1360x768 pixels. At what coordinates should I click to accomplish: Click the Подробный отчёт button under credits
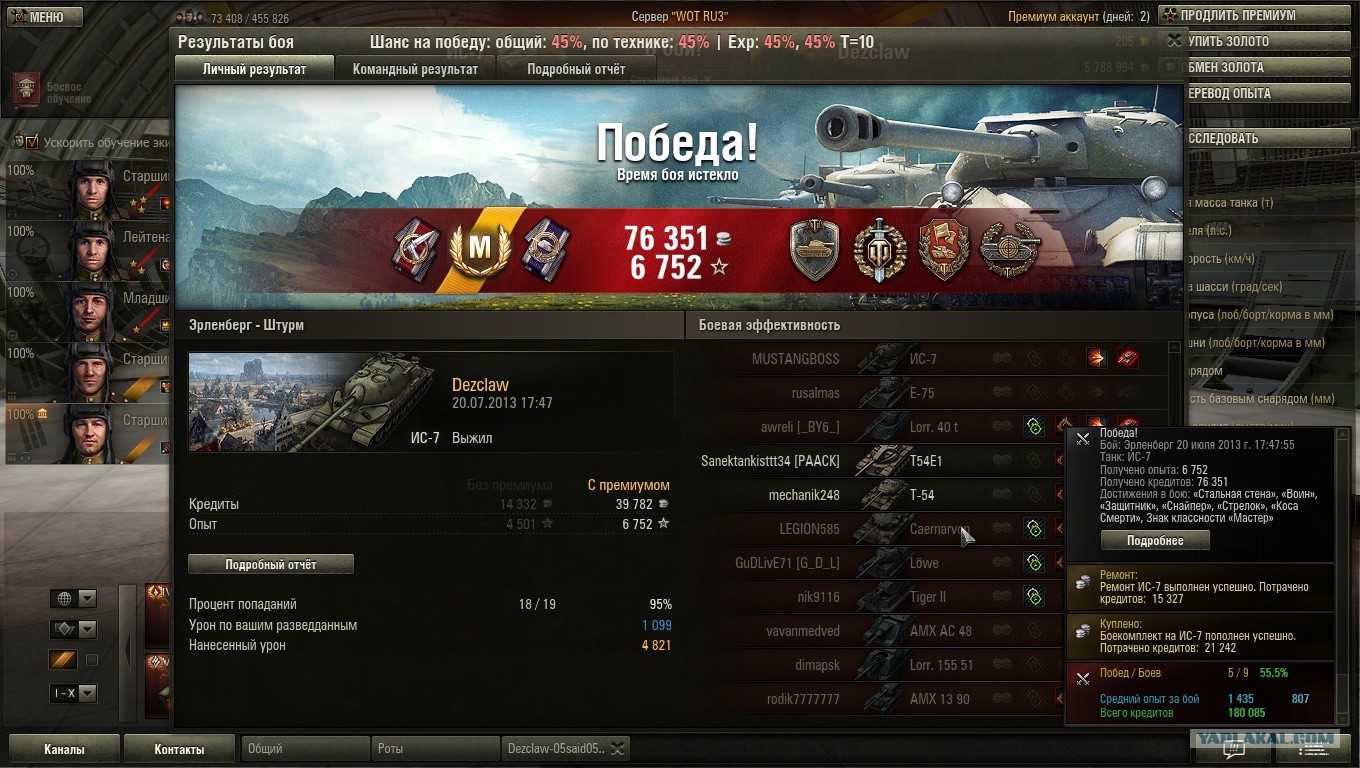pos(270,565)
